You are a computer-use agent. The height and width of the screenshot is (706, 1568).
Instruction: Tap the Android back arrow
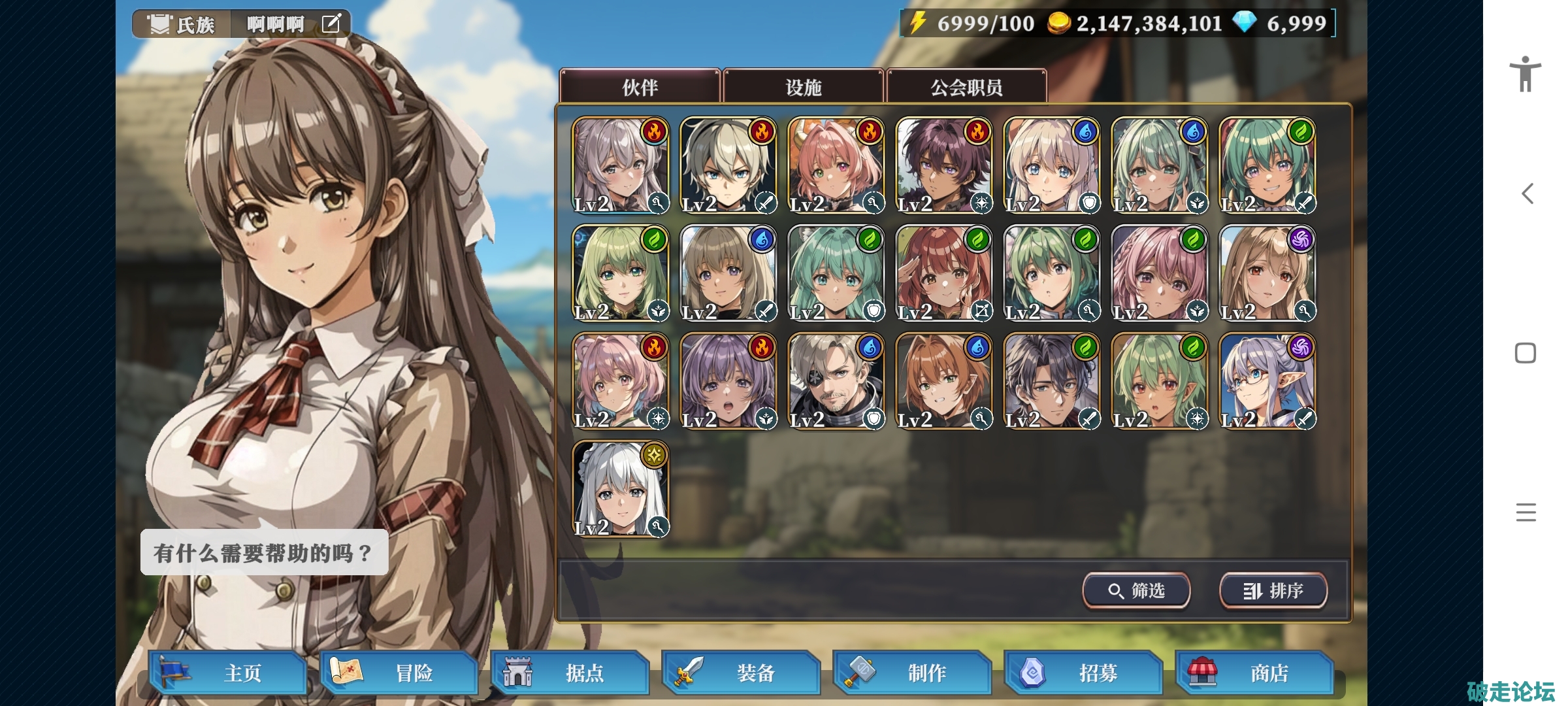1527,193
